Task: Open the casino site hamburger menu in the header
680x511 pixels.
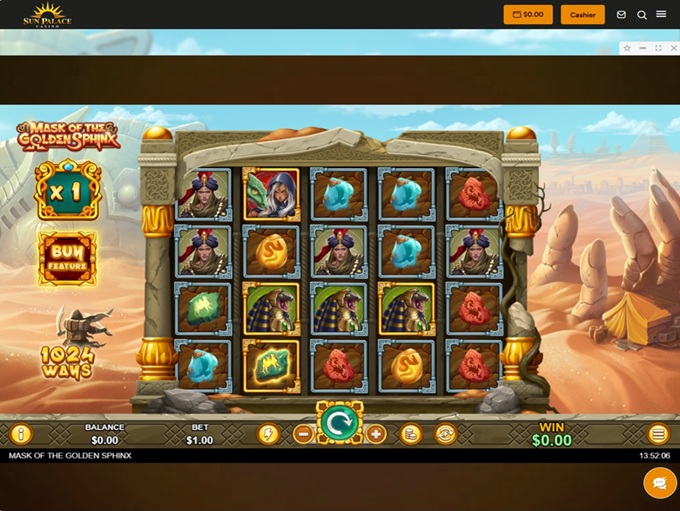Action: pyautogui.click(x=661, y=15)
